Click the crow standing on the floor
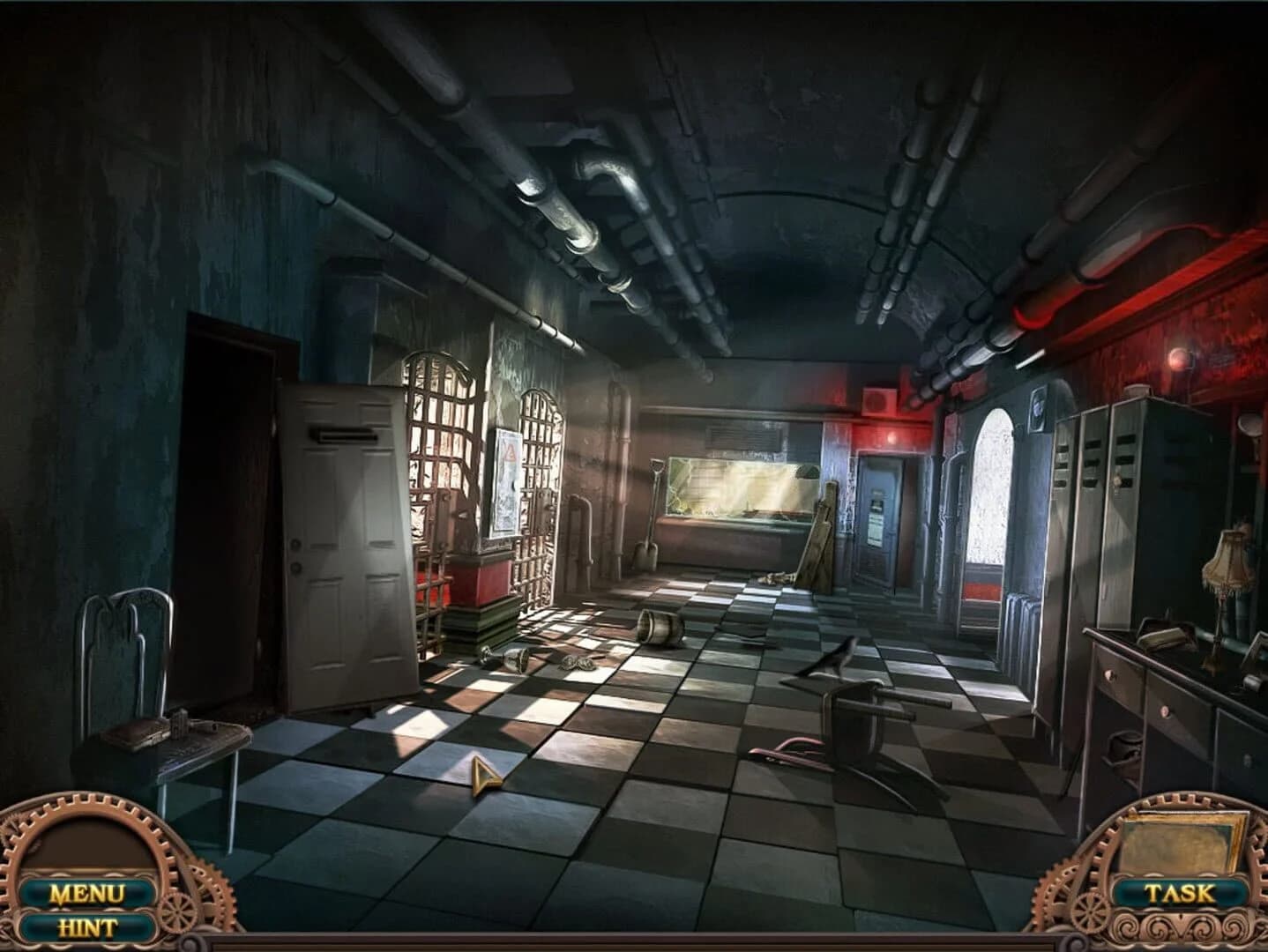The image size is (1268, 952). pos(840,657)
